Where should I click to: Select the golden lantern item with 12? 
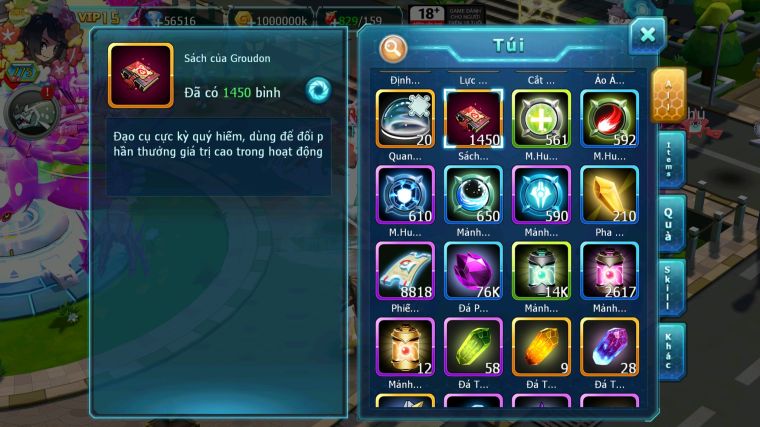click(x=405, y=346)
